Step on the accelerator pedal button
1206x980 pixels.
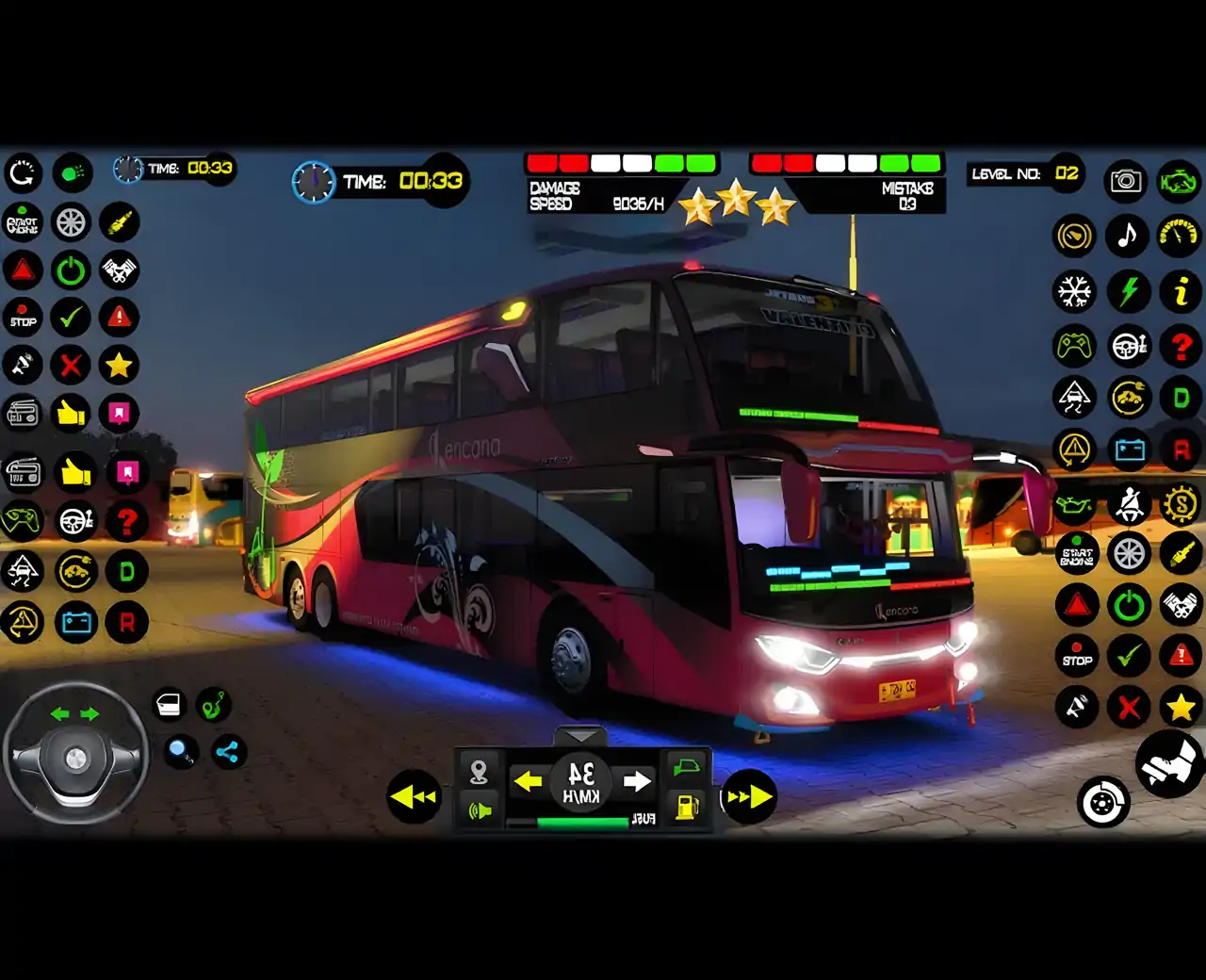pyautogui.click(x=1168, y=763)
